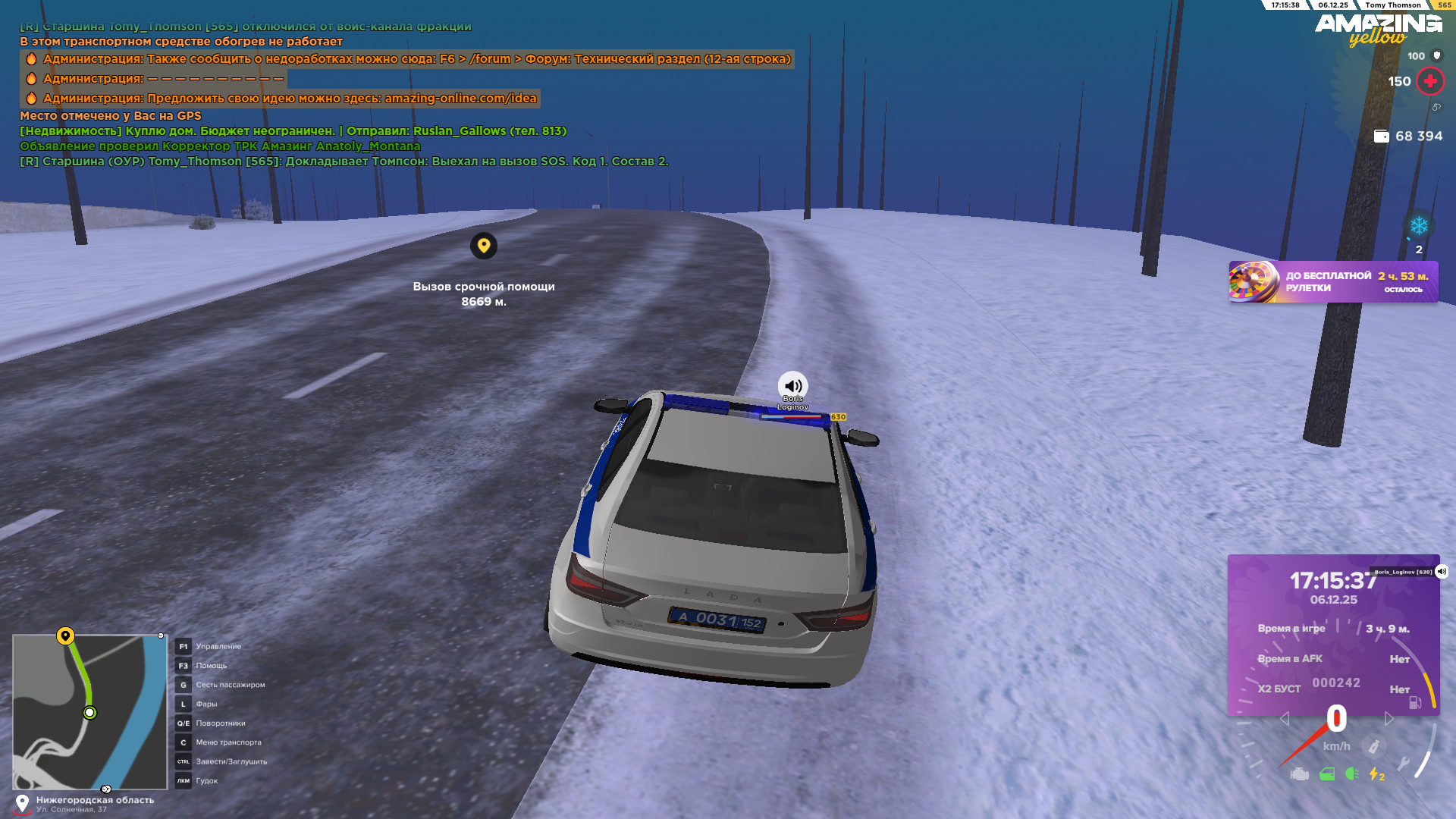Switch info panel with the right arrow
The width and height of the screenshot is (1456, 819).
1389,718
